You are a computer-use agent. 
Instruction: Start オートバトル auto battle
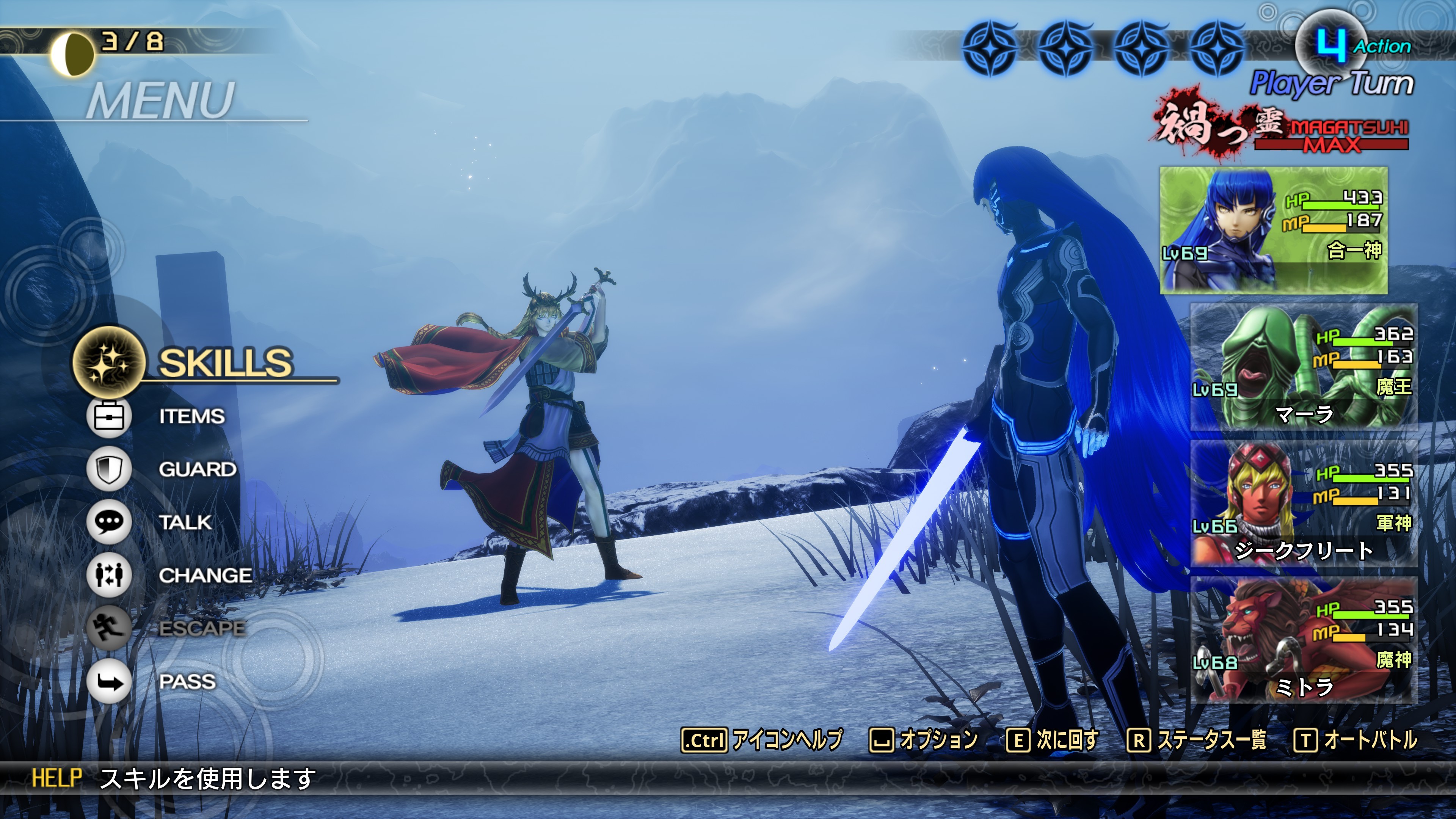pos(1356,740)
